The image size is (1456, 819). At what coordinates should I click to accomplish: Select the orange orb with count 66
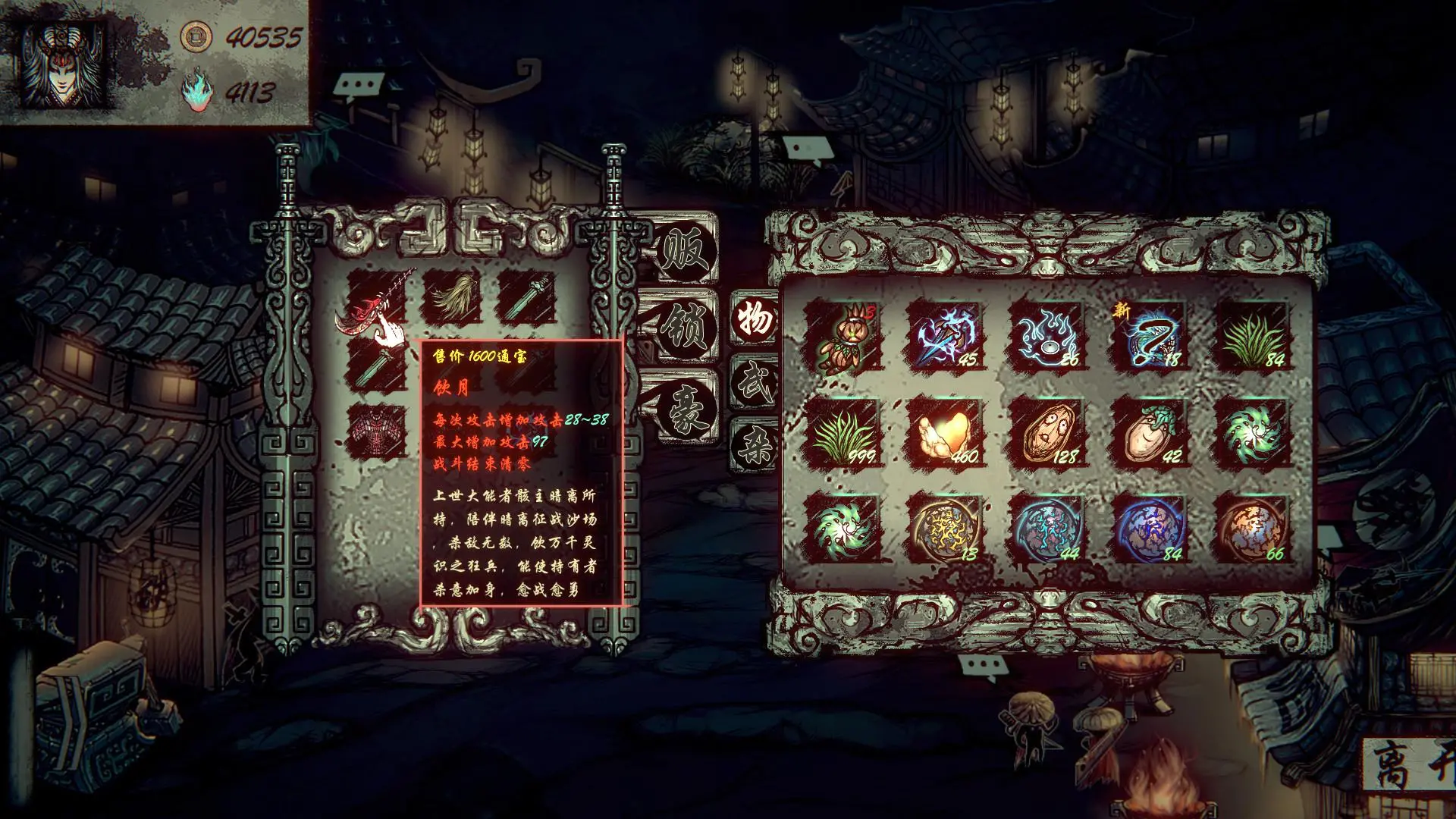[1252, 529]
